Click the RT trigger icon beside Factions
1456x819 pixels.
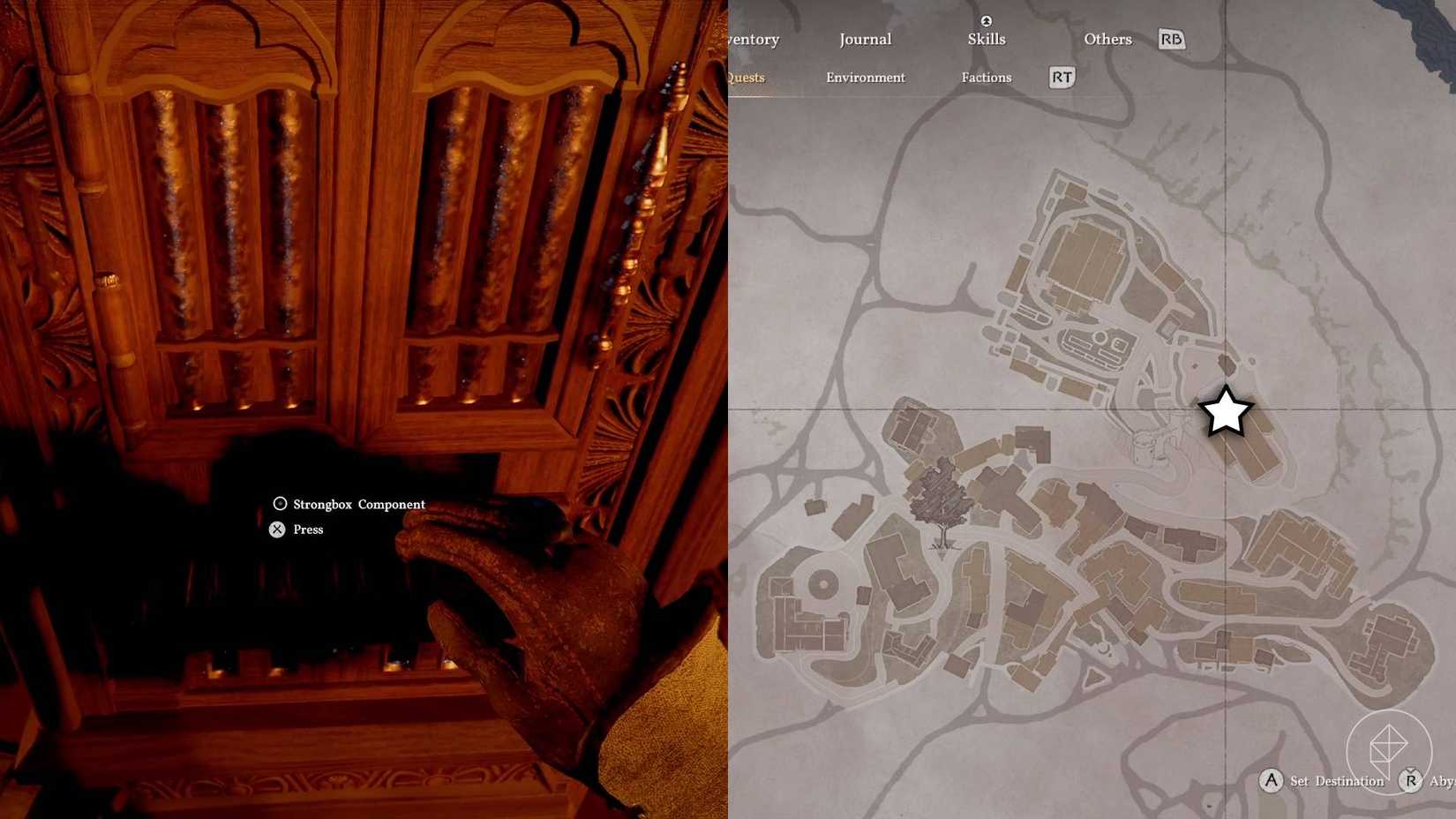coord(1061,78)
